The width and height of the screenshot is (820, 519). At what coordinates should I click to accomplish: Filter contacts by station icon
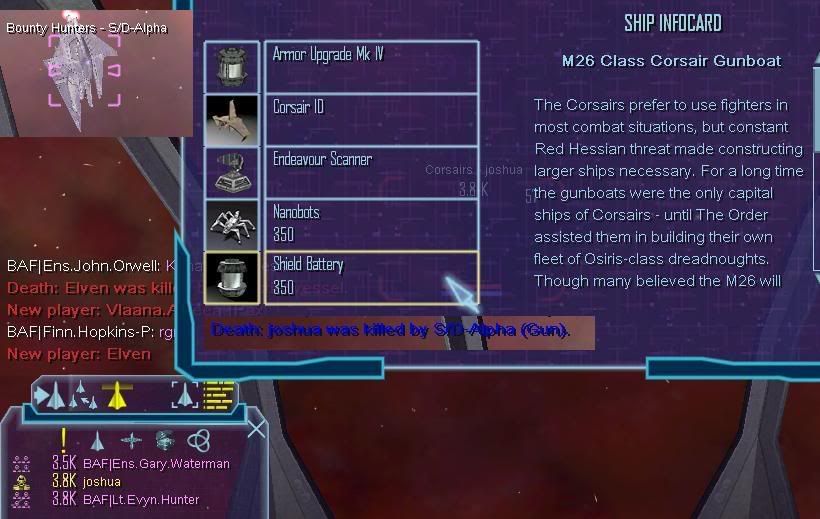pos(165,439)
